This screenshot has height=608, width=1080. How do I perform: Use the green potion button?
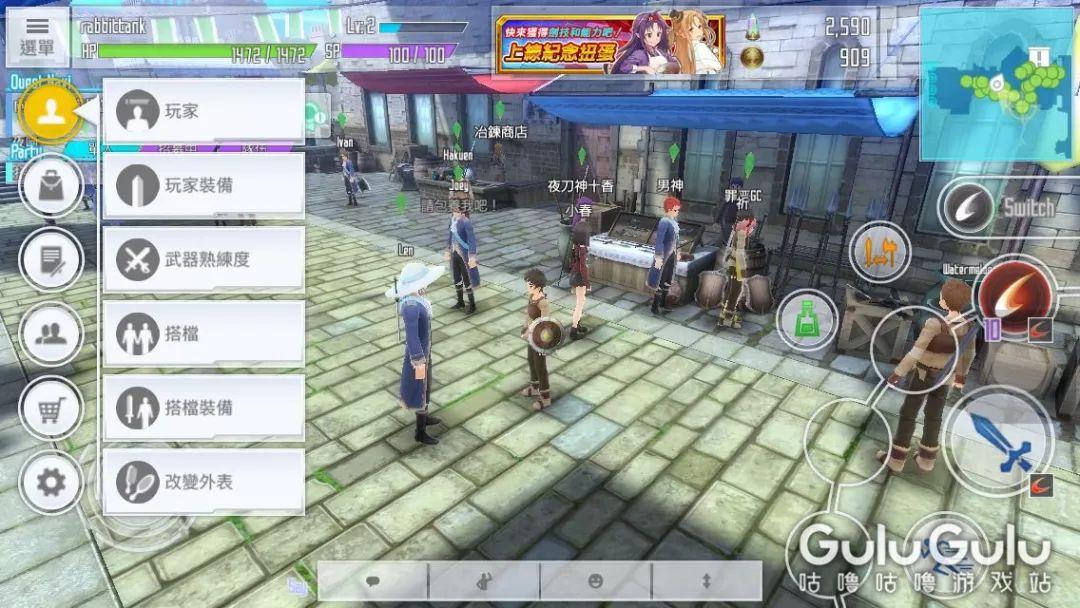point(806,320)
